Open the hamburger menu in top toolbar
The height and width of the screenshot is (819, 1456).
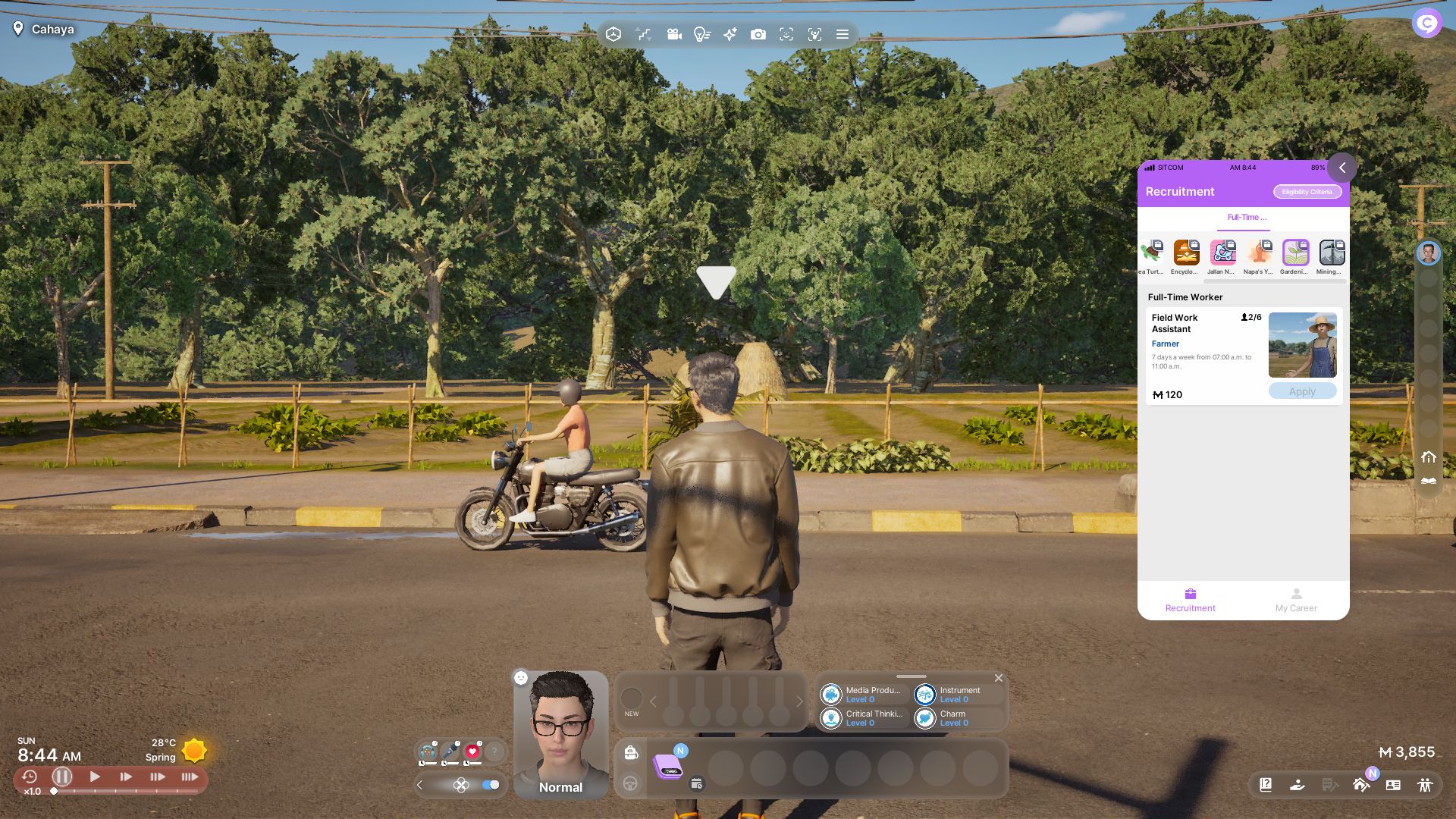[842, 34]
